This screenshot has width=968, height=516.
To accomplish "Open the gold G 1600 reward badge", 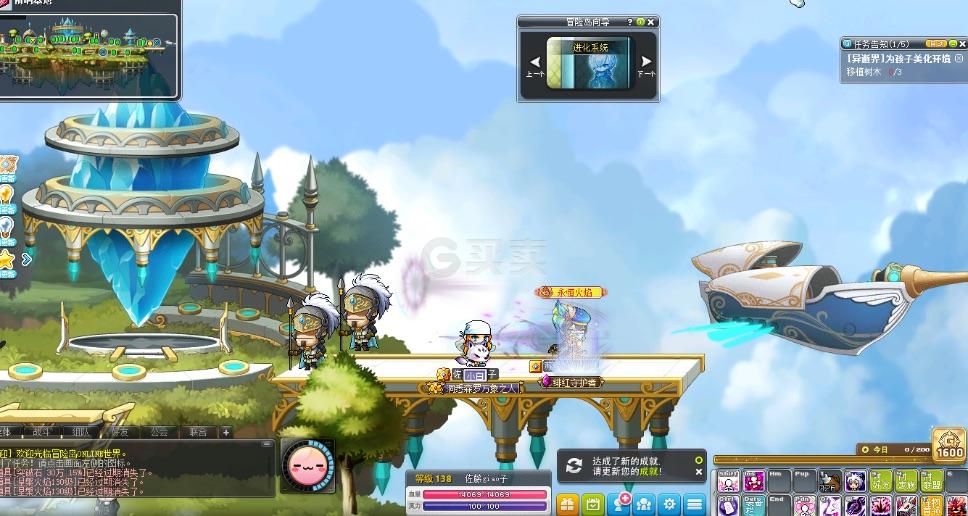I will pos(949,446).
